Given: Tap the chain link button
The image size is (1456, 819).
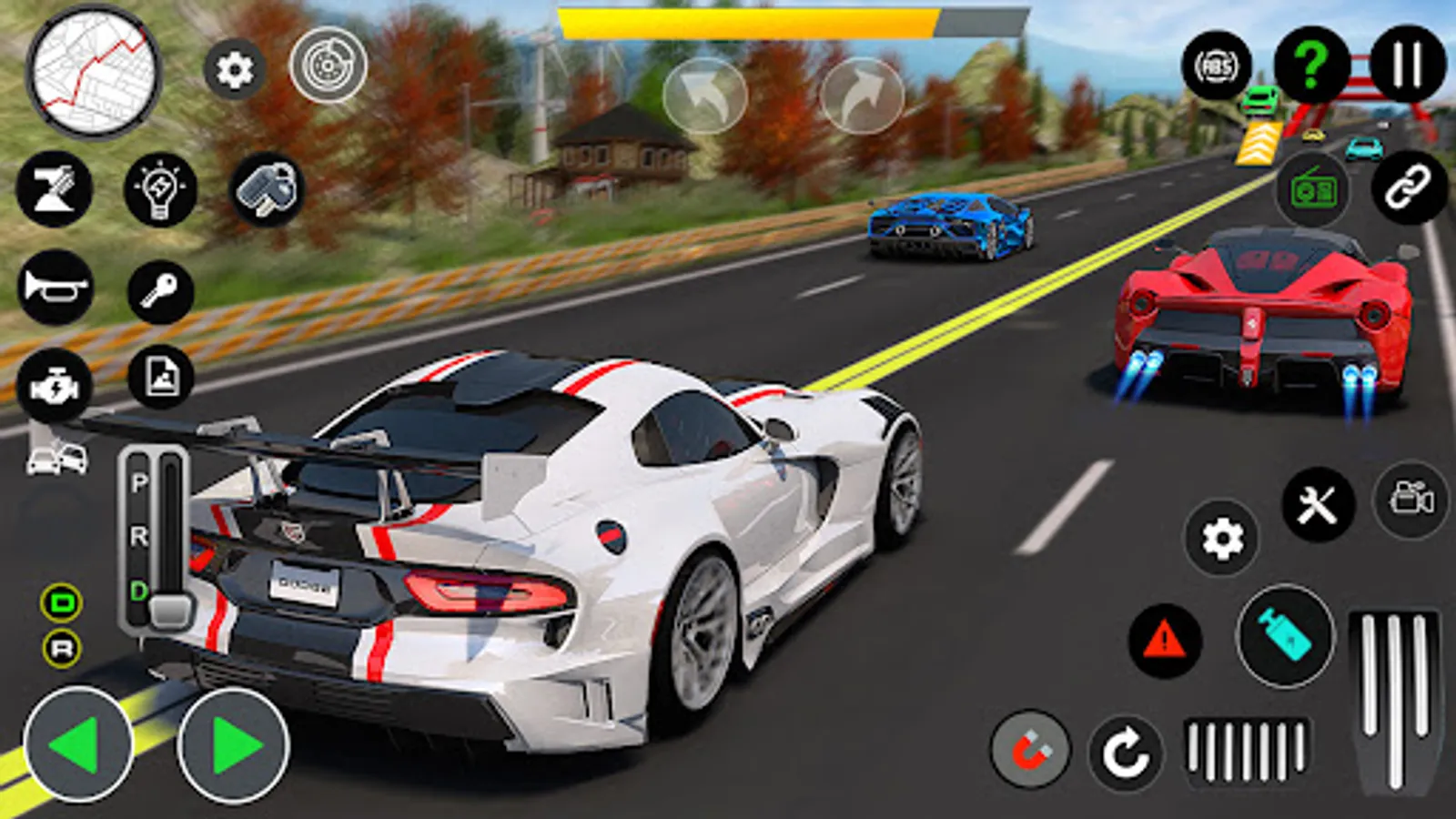Looking at the screenshot, I should pyautogui.click(x=1408, y=188).
